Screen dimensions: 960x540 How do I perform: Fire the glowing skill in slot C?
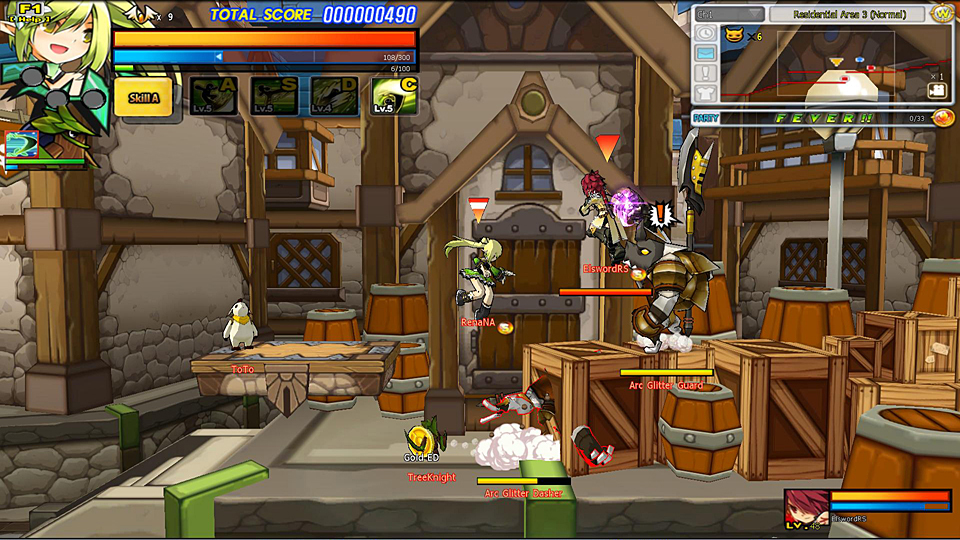393,96
